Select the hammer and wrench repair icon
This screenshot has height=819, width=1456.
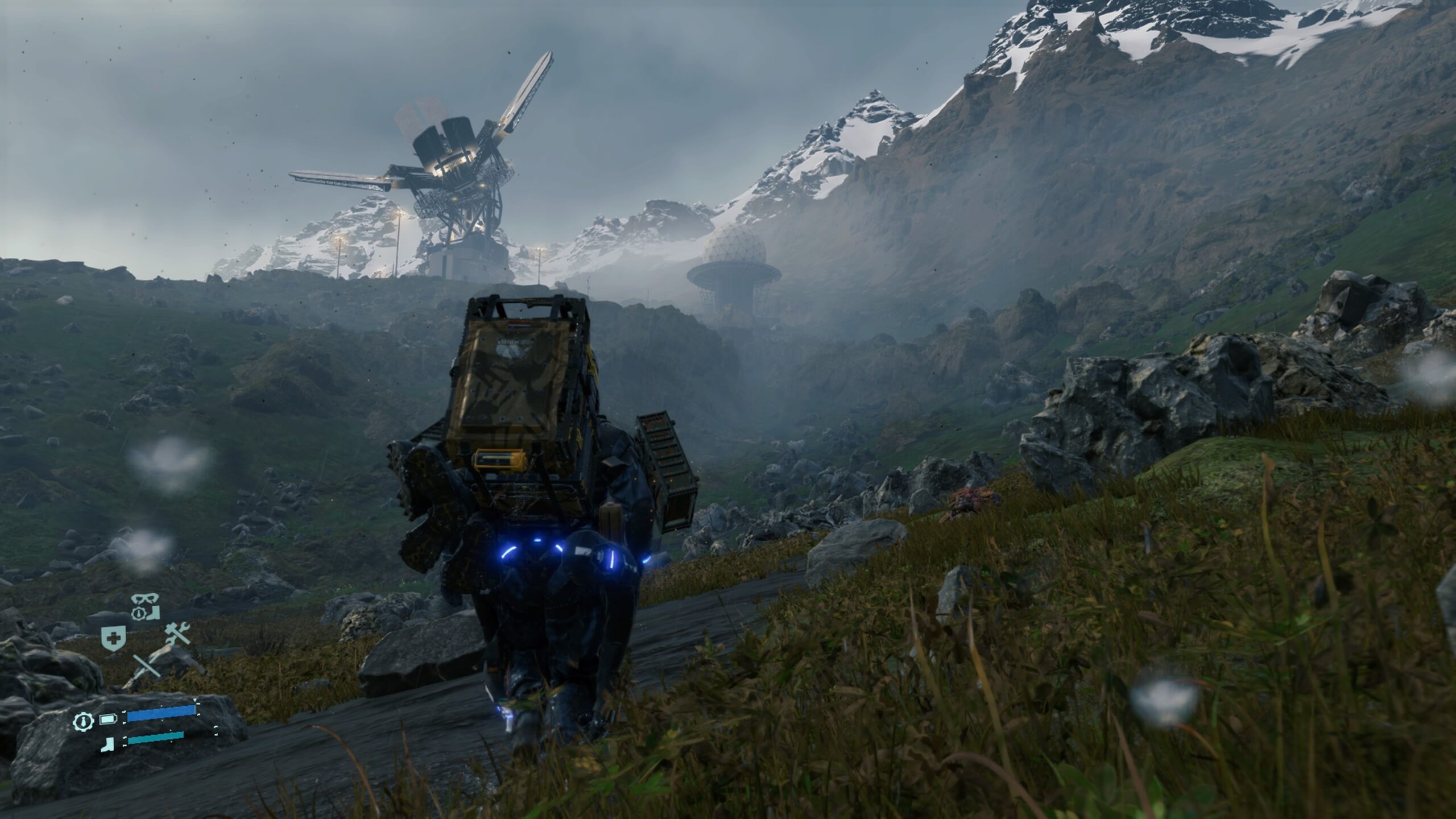coord(177,634)
